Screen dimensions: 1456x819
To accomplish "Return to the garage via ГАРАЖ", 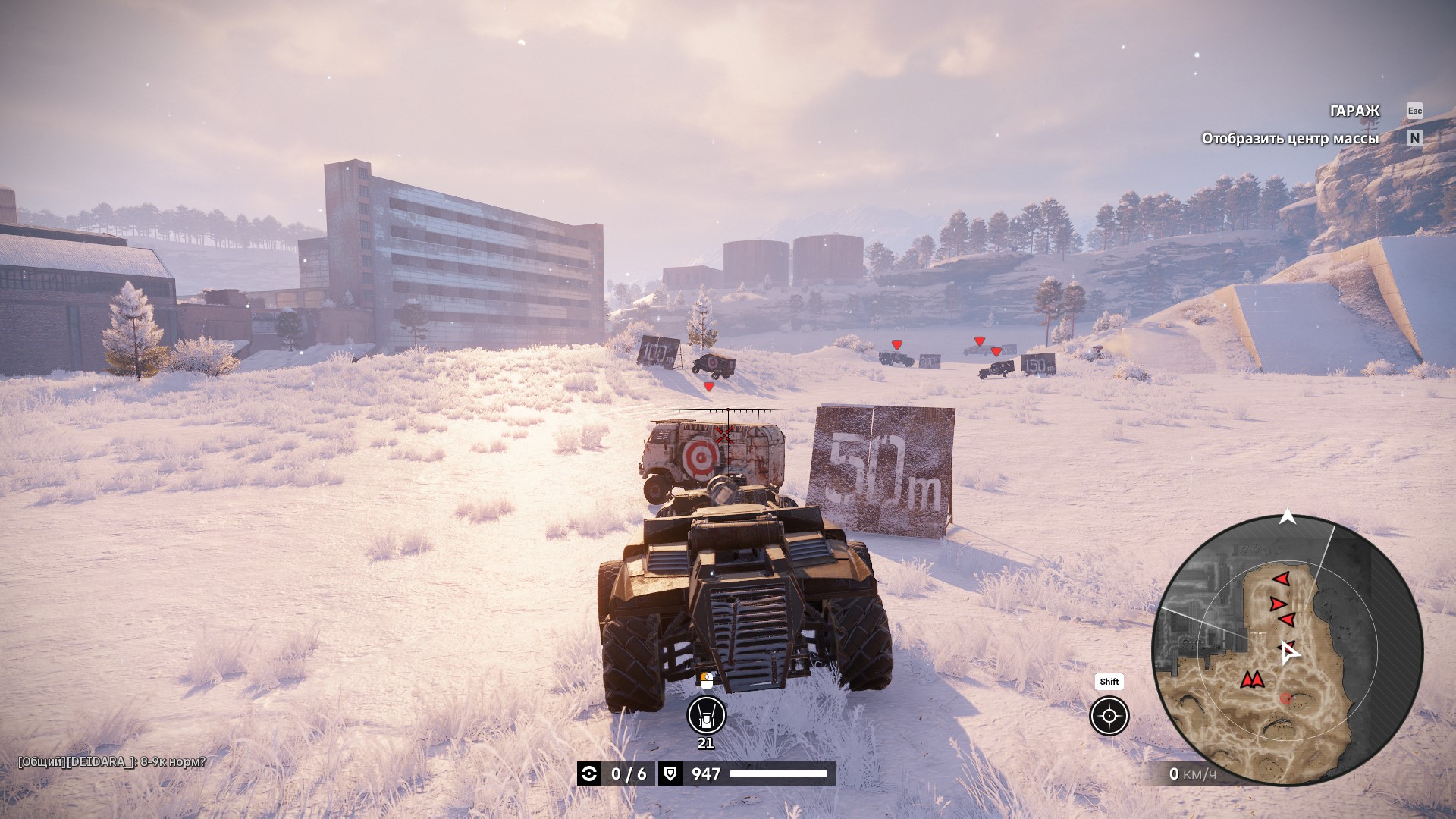I will click(x=1354, y=111).
